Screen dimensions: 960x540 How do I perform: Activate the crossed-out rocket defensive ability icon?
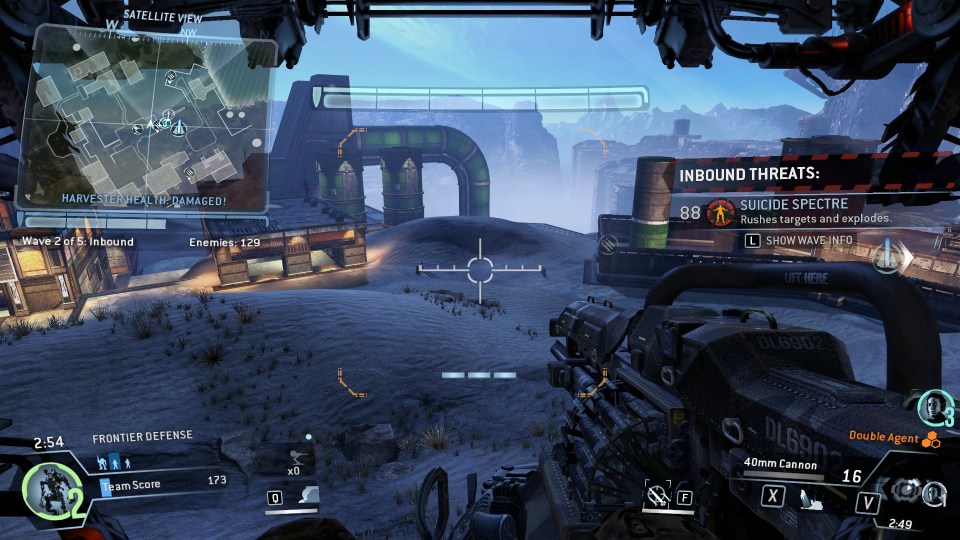[x=657, y=494]
